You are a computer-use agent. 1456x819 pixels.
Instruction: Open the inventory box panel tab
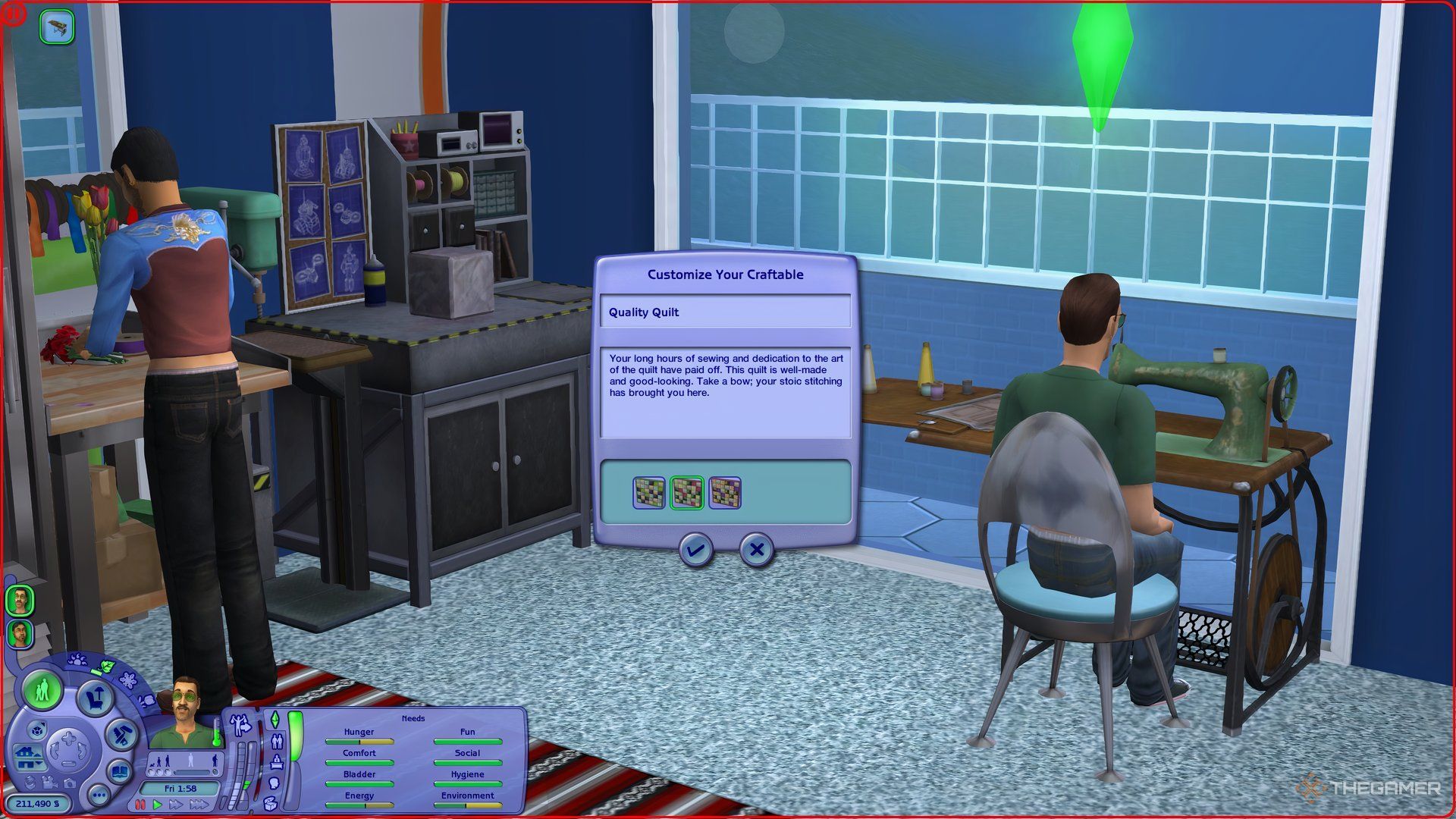click(271, 804)
